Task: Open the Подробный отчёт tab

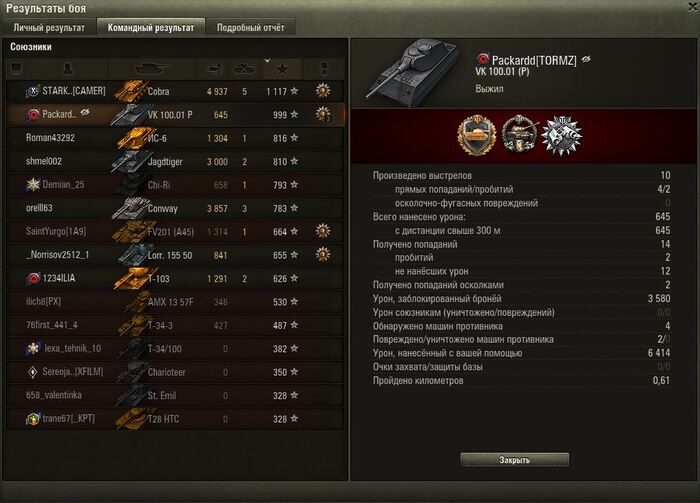Action: click(250, 28)
